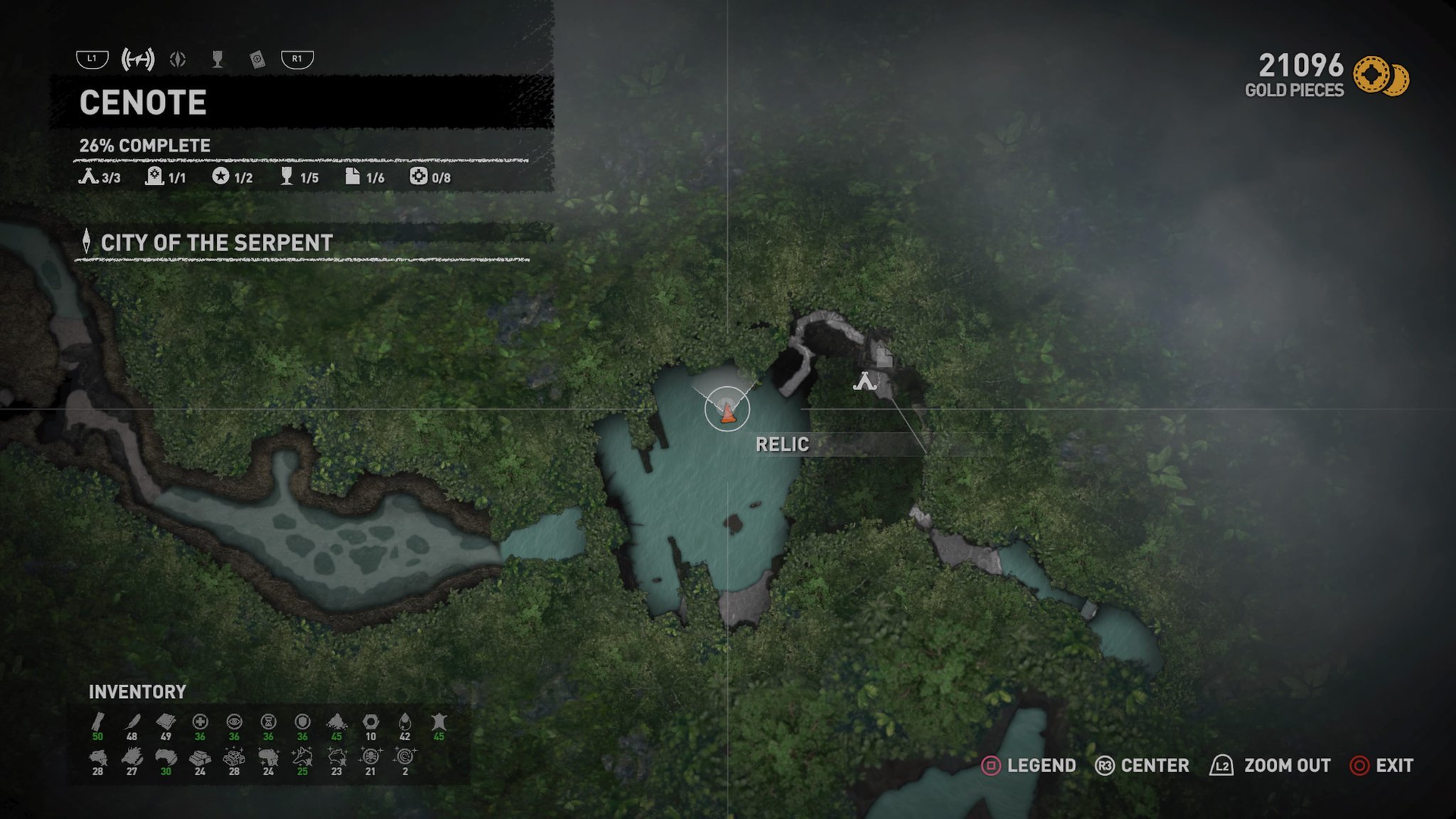Switch to the card-shaped tab

coord(257,60)
